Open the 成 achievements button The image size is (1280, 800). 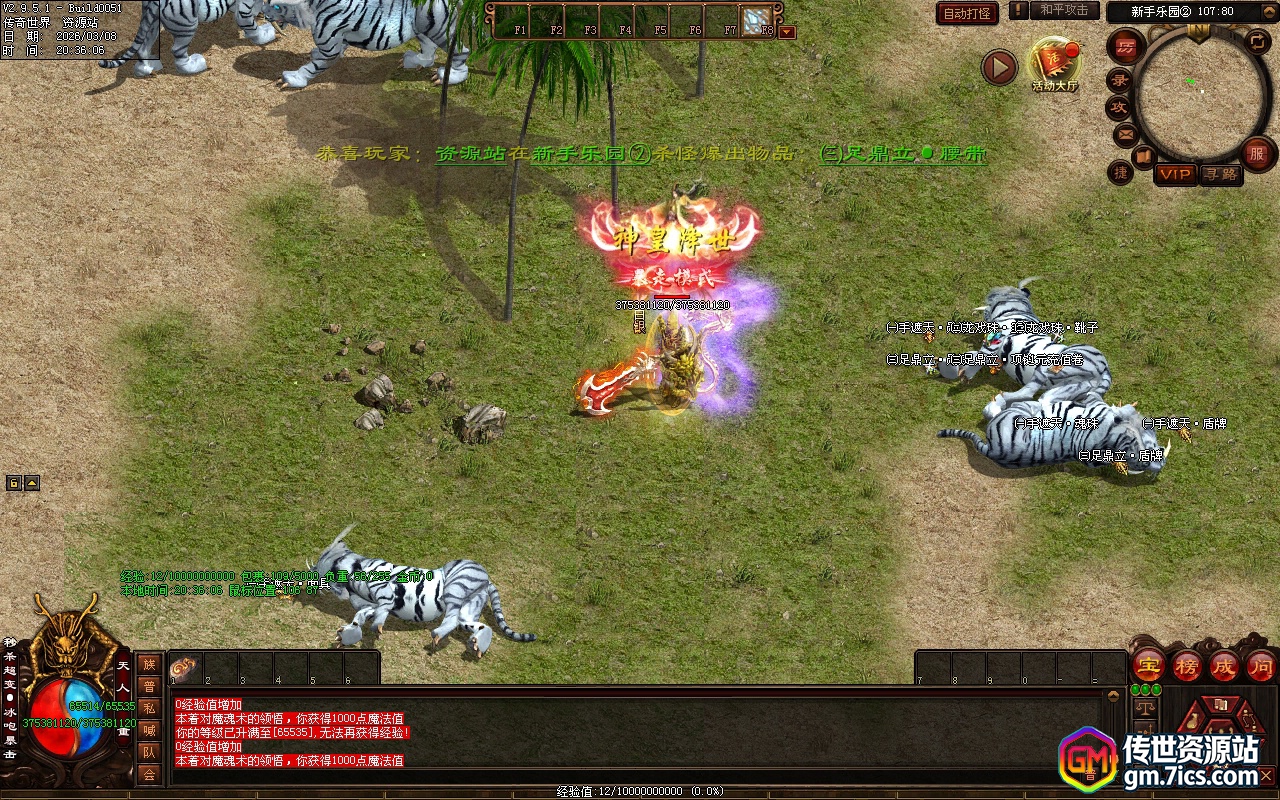coord(1223,666)
